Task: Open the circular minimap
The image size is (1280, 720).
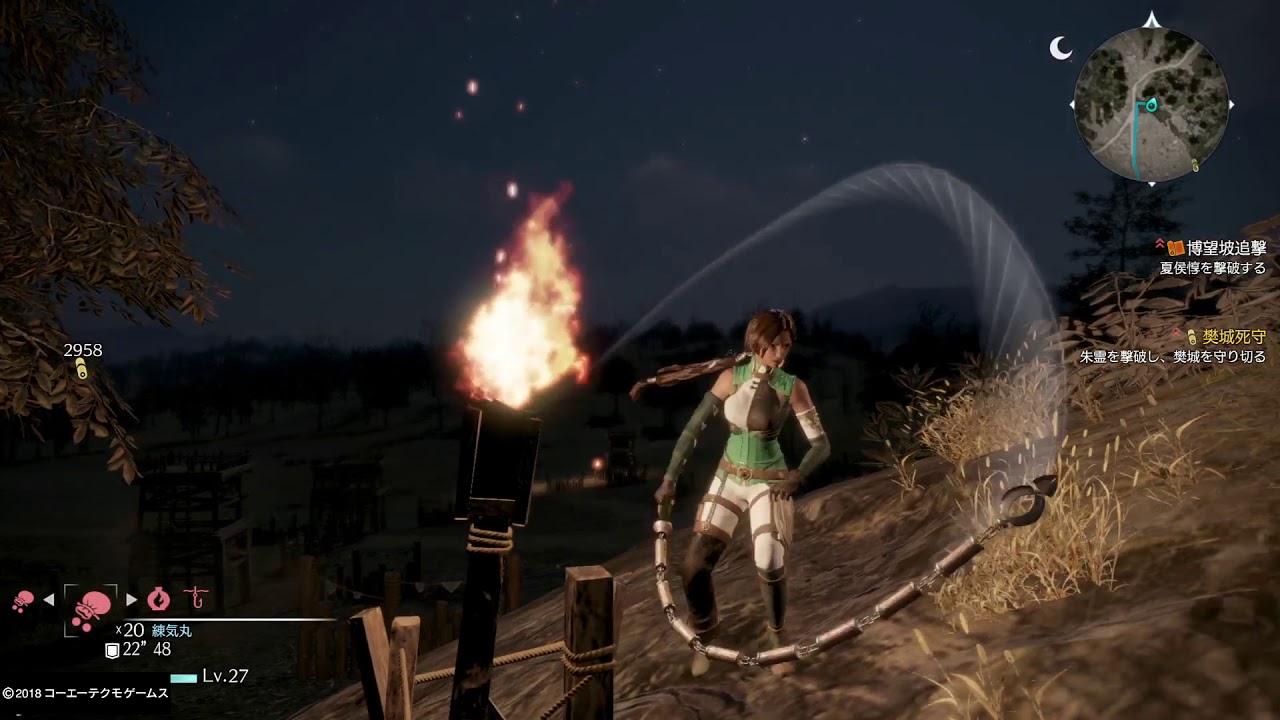Action: click(1151, 104)
